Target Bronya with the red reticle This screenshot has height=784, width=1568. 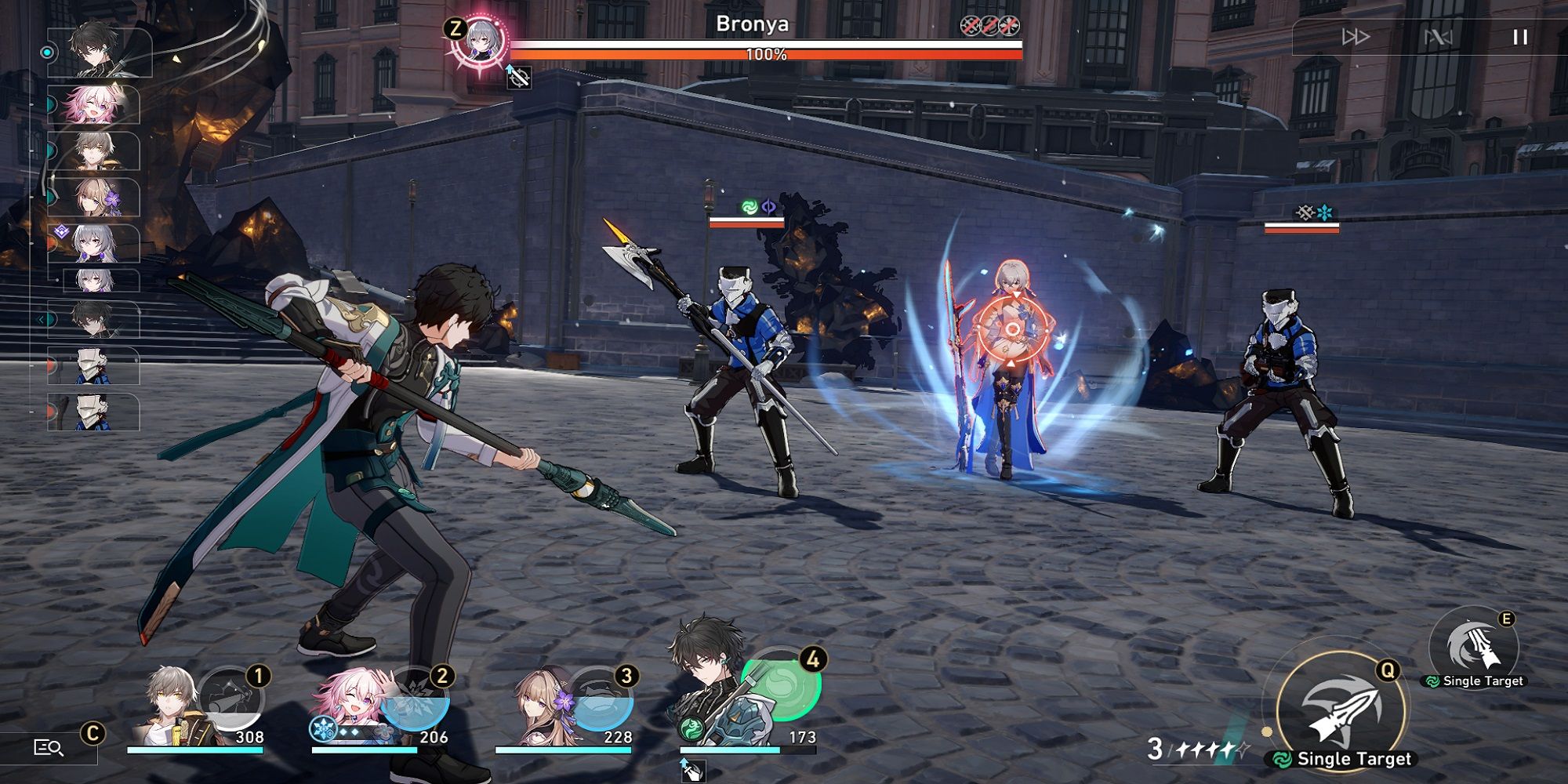pos(1012,329)
